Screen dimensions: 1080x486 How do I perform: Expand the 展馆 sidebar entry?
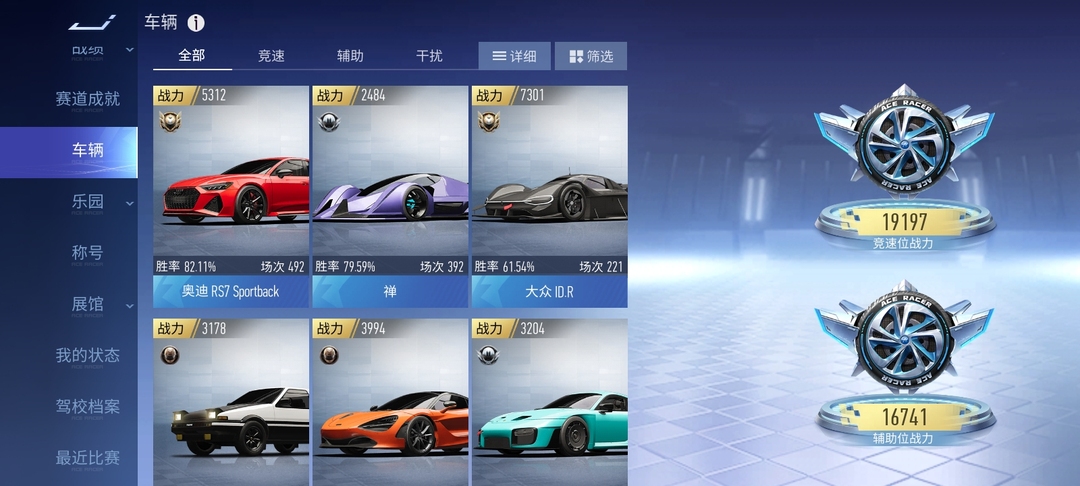click(87, 304)
